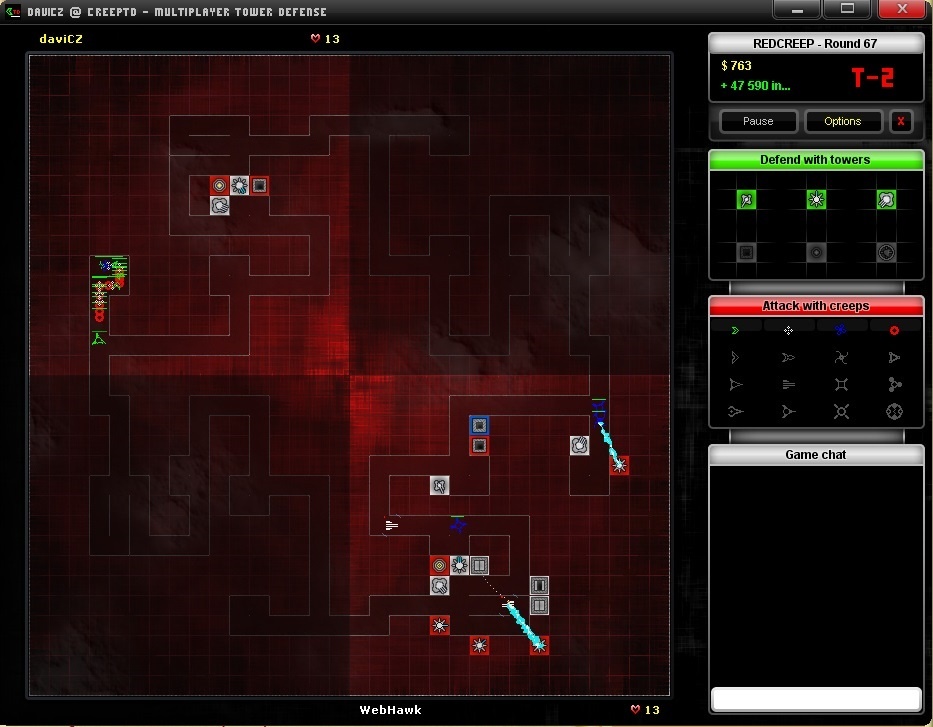Send the white cross-shaped creep

coord(788,330)
